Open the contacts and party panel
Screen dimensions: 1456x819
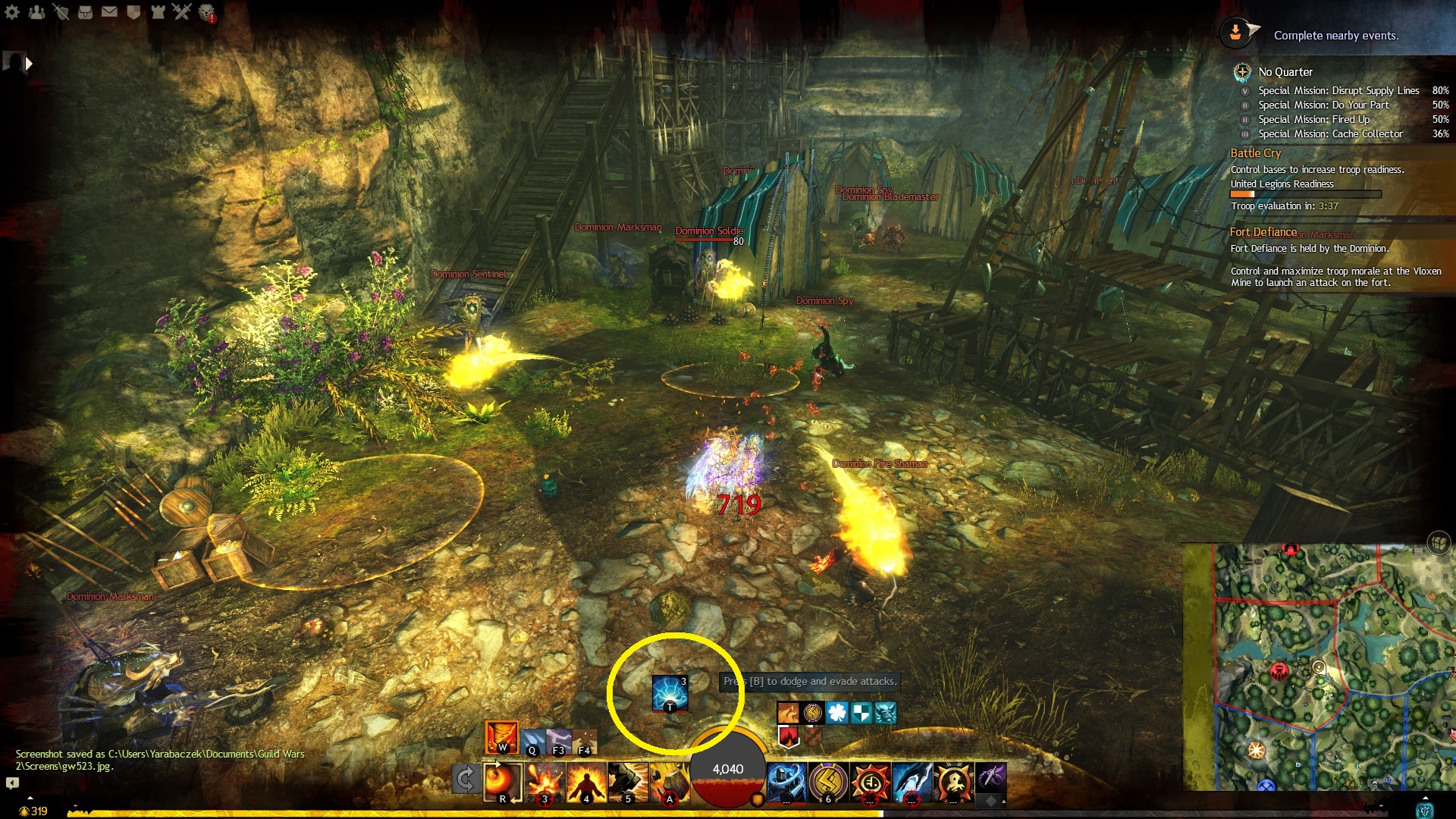coord(36,12)
